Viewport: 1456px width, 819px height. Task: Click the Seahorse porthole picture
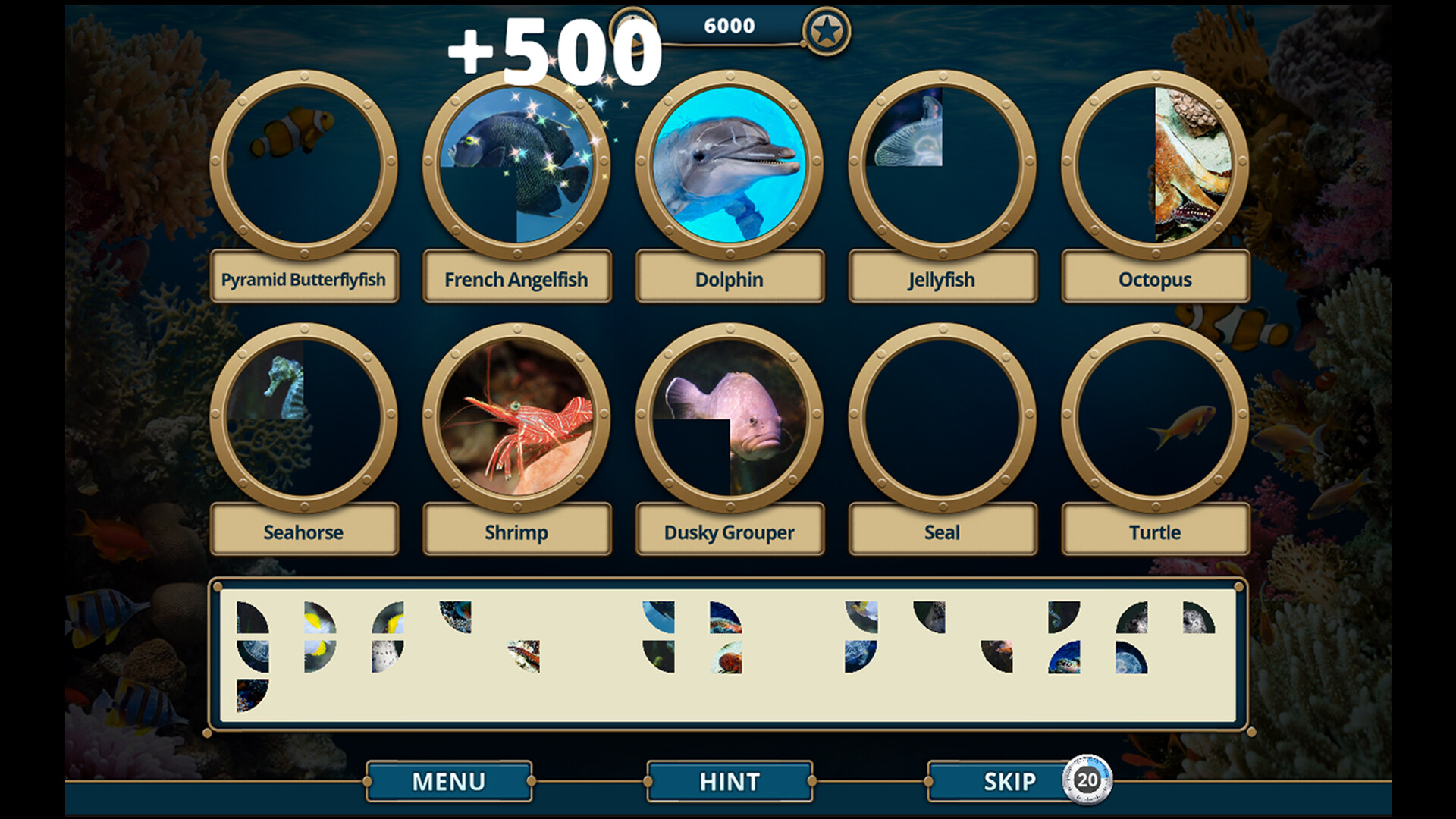(x=305, y=419)
